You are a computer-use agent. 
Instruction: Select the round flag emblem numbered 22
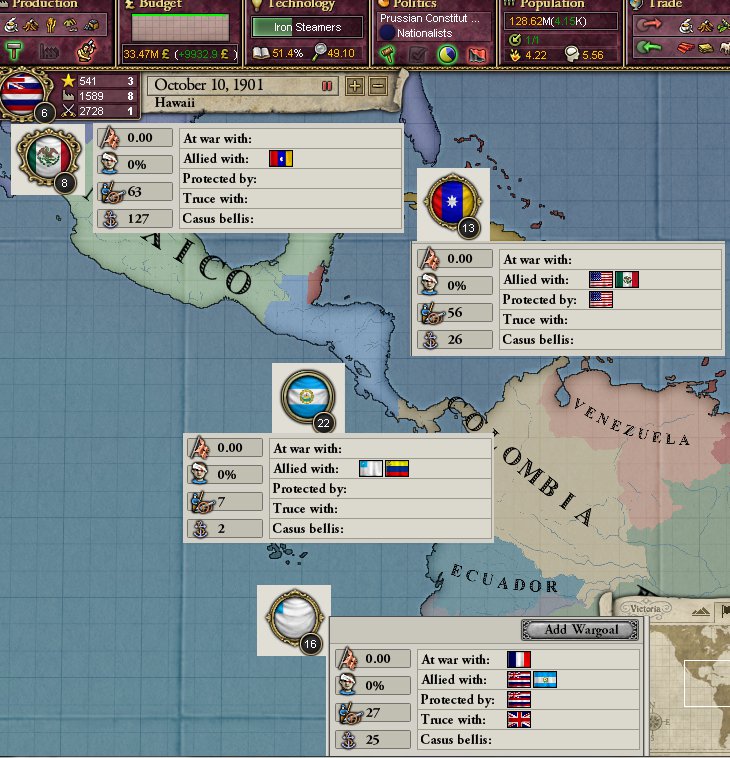click(x=309, y=397)
